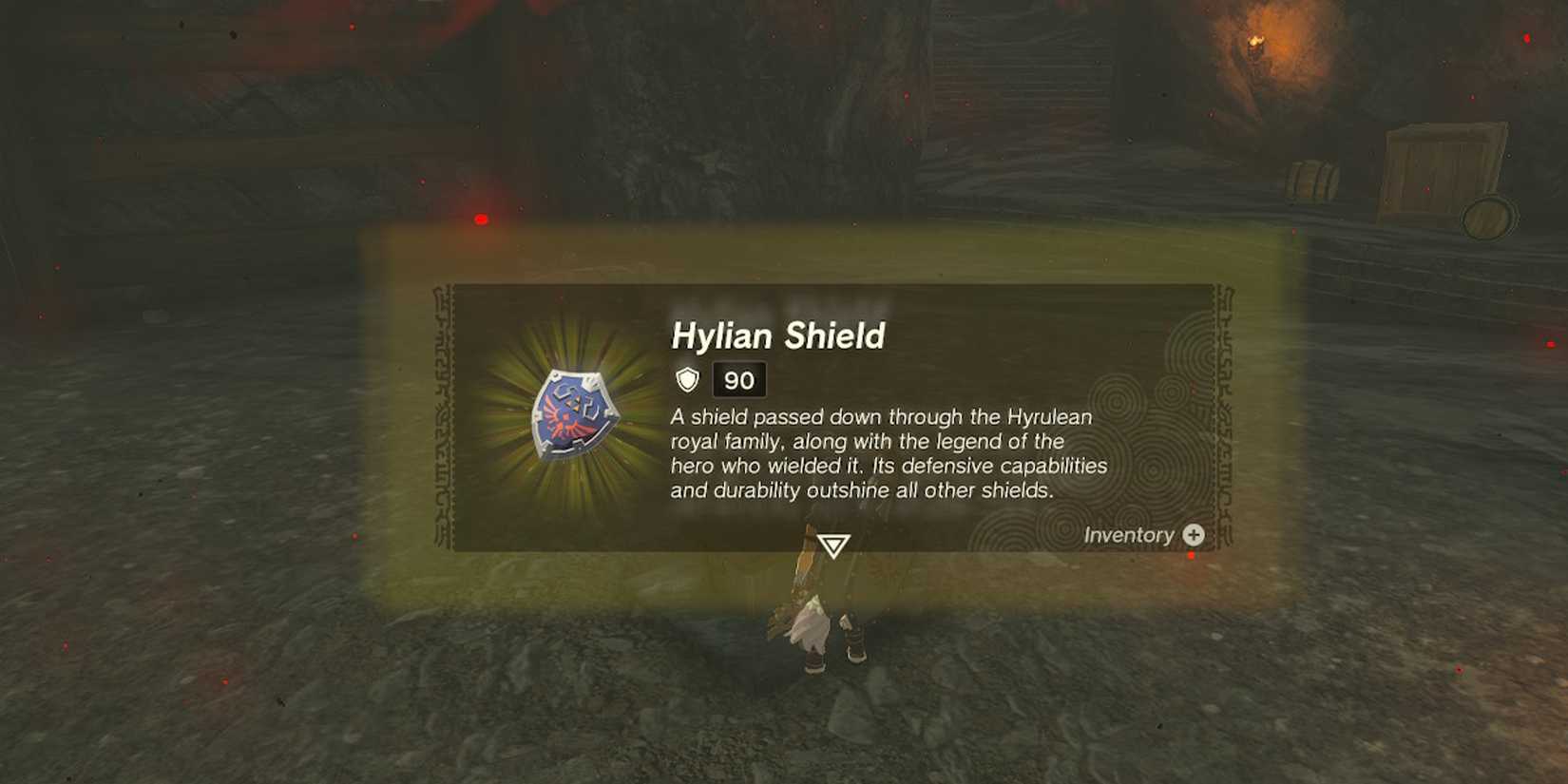Viewport: 1568px width, 784px height.
Task: Open the full description via the arrow marker
Action: (x=834, y=546)
